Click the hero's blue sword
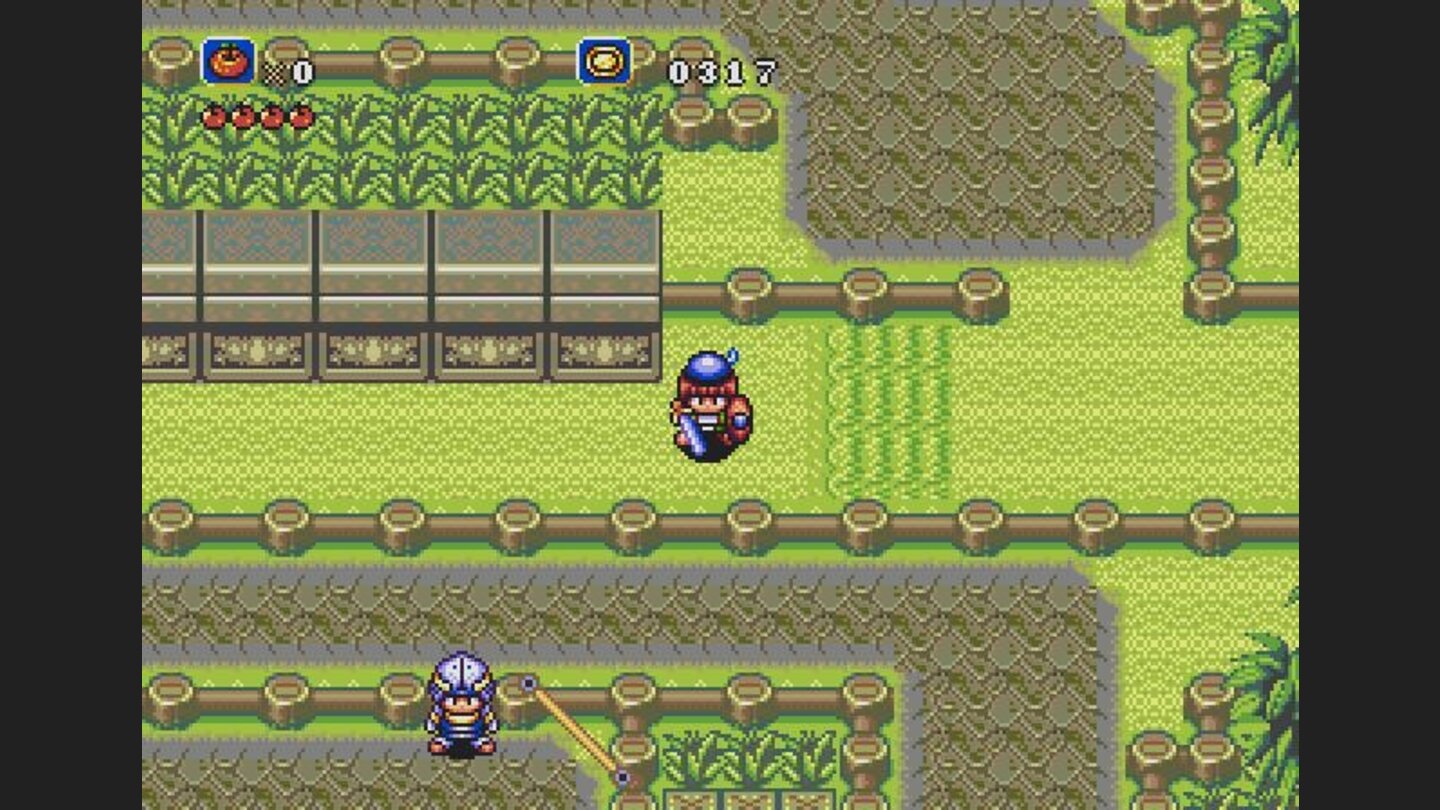The height and width of the screenshot is (810, 1440). (x=692, y=432)
